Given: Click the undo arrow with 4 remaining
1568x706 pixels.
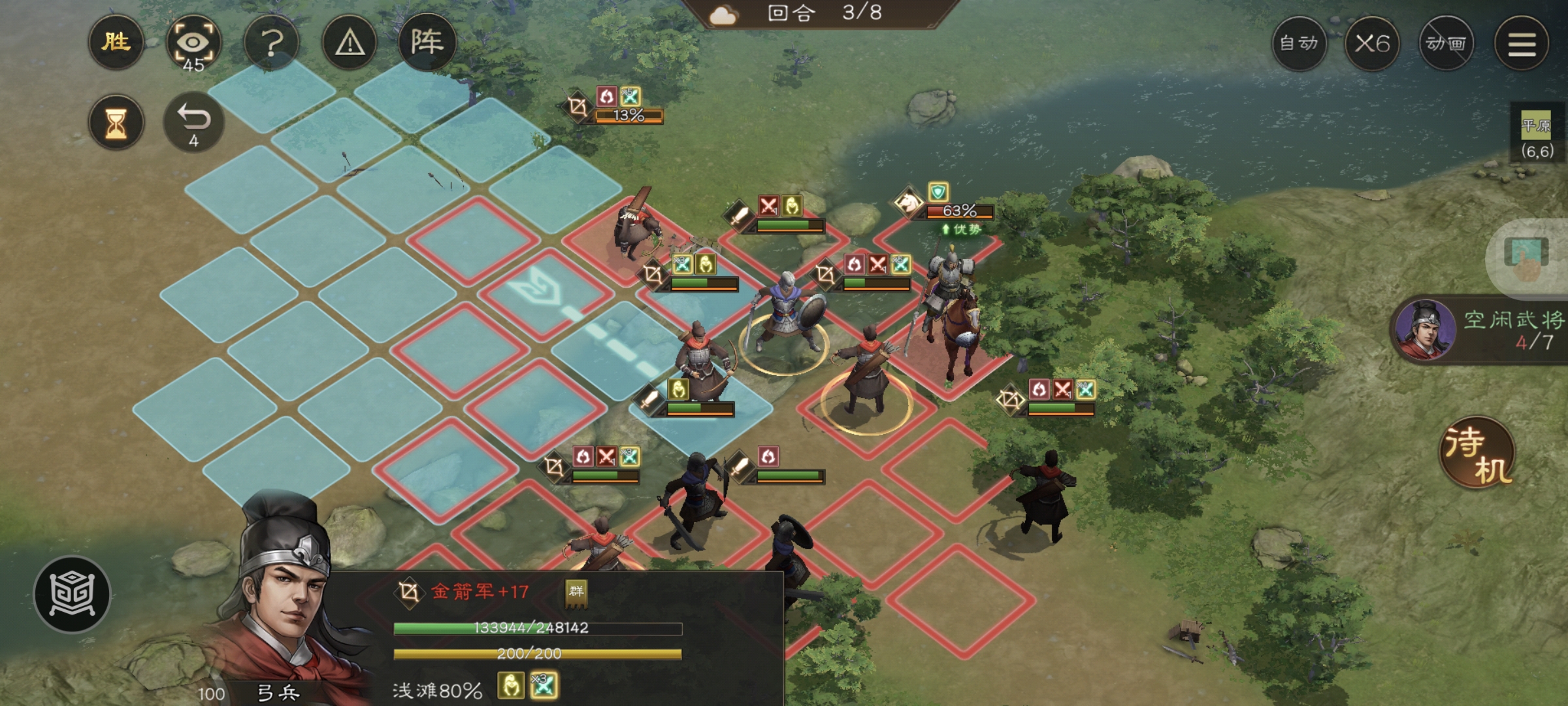Looking at the screenshot, I should pos(195,121).
